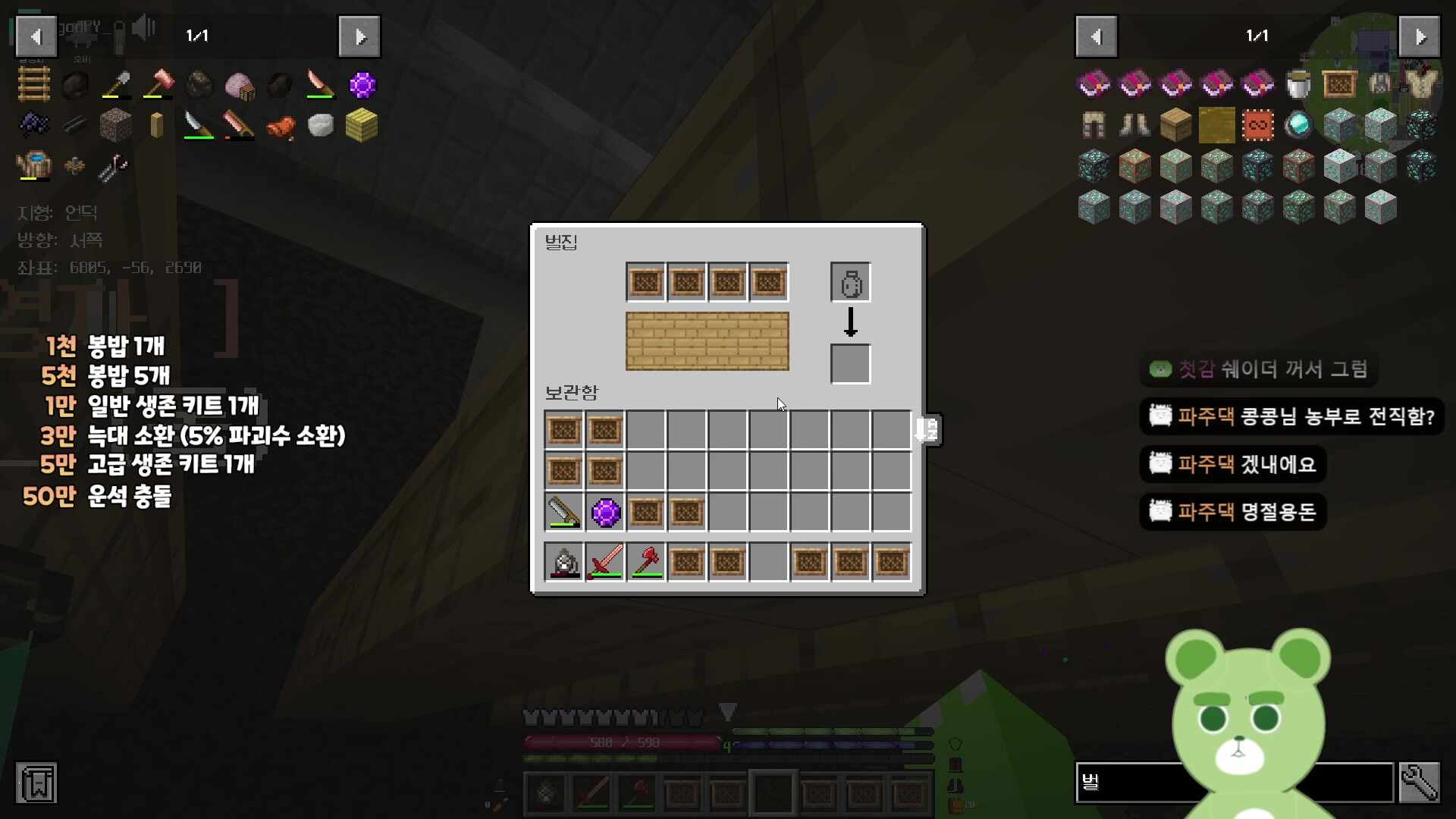1456x819 pixels.
Task: Pick the cyan orb in right item list
Action: click(1298, 126)
